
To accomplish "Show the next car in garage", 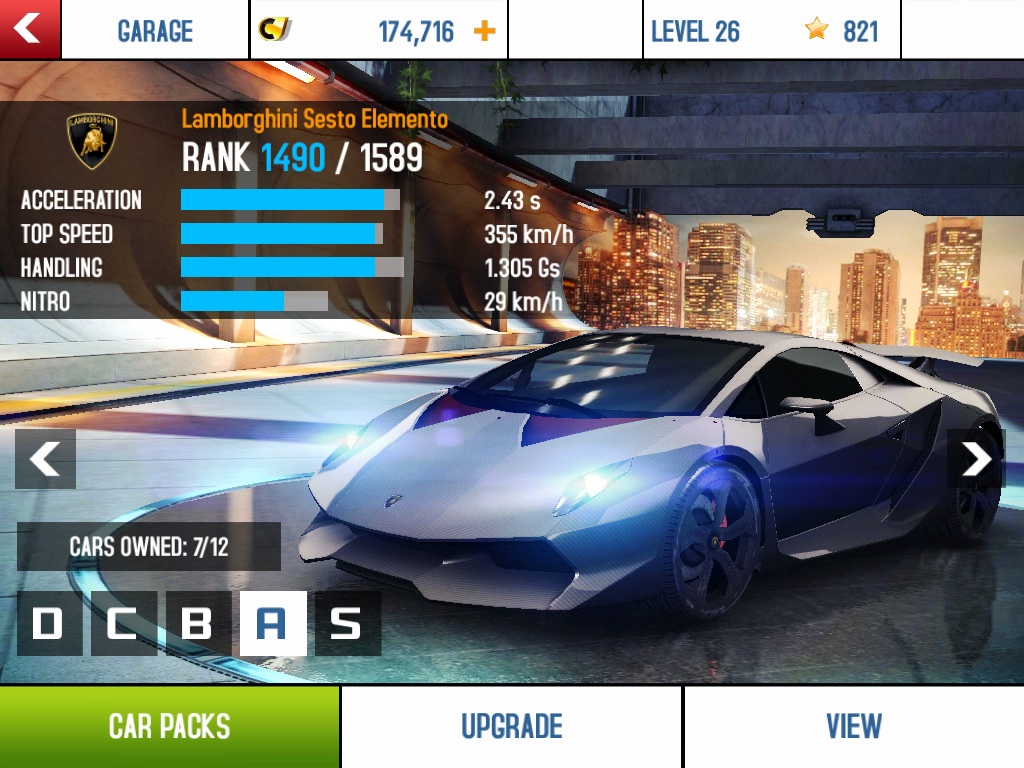I will (975, 459).
